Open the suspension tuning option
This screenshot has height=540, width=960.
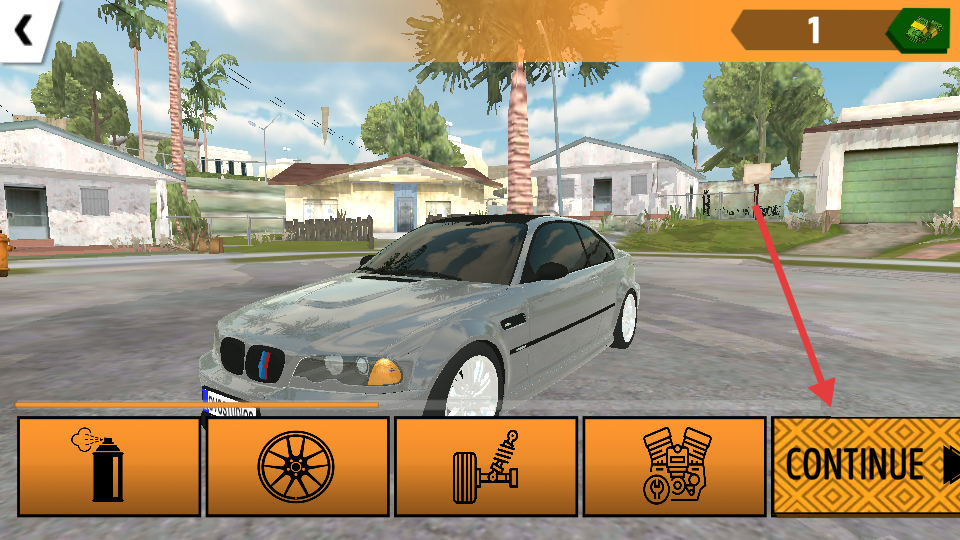[x=486, y=466]
